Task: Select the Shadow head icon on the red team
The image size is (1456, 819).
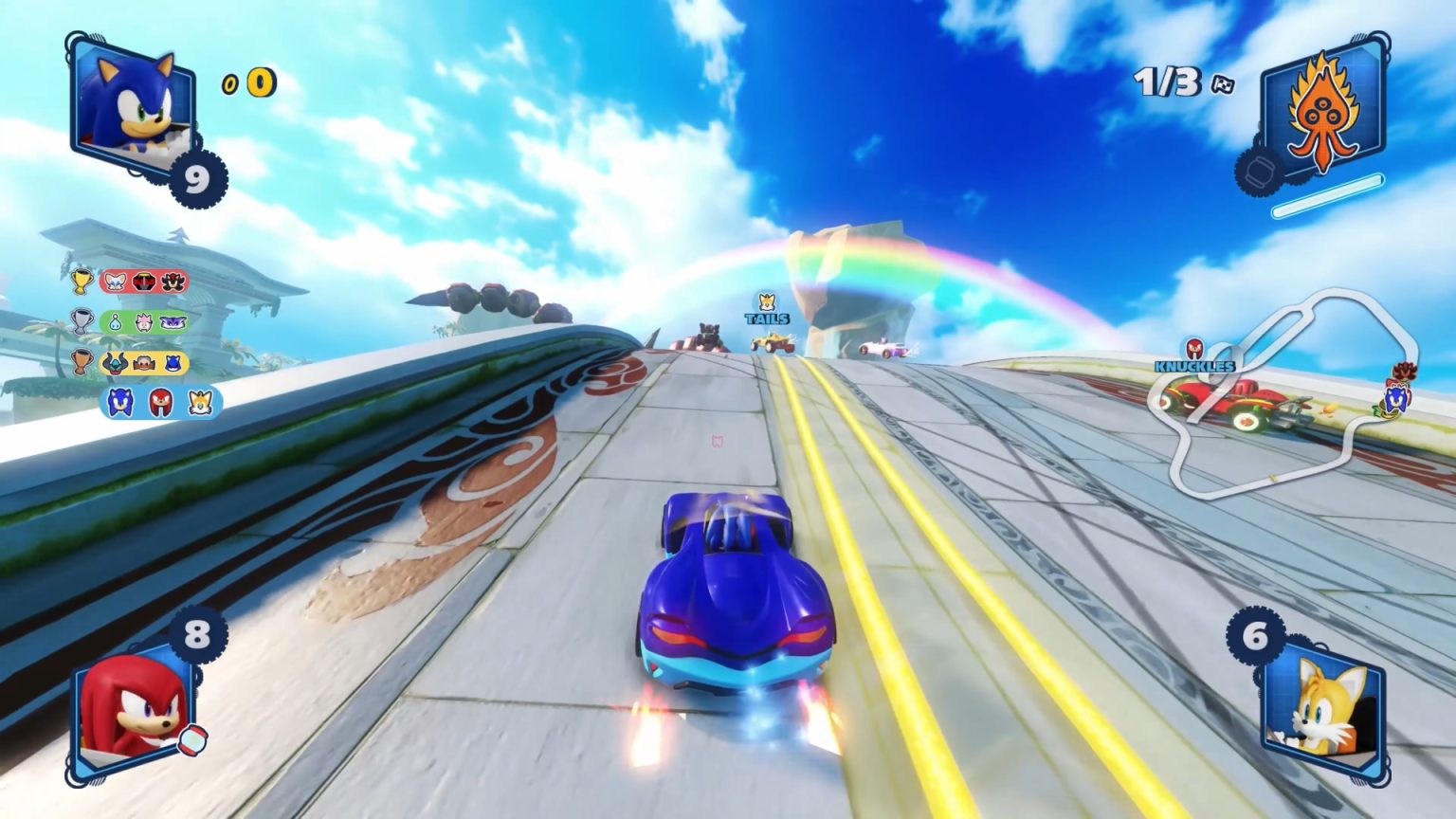Action: (172, 282)
